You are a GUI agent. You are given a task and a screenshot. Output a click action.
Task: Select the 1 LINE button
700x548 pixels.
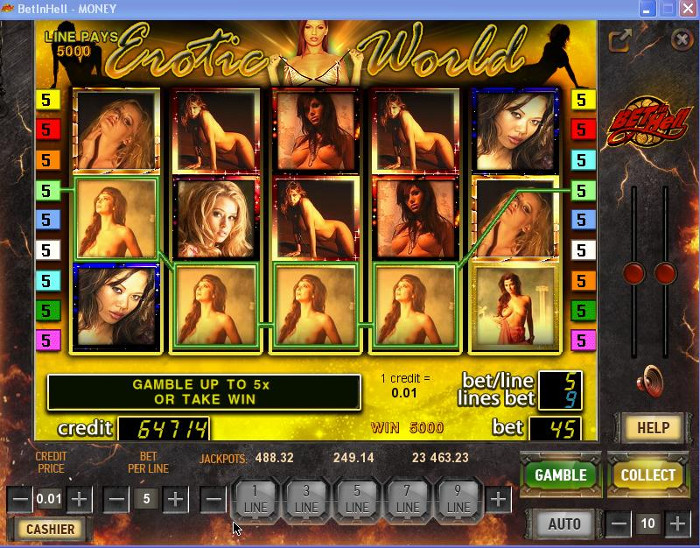coord(255,499)
